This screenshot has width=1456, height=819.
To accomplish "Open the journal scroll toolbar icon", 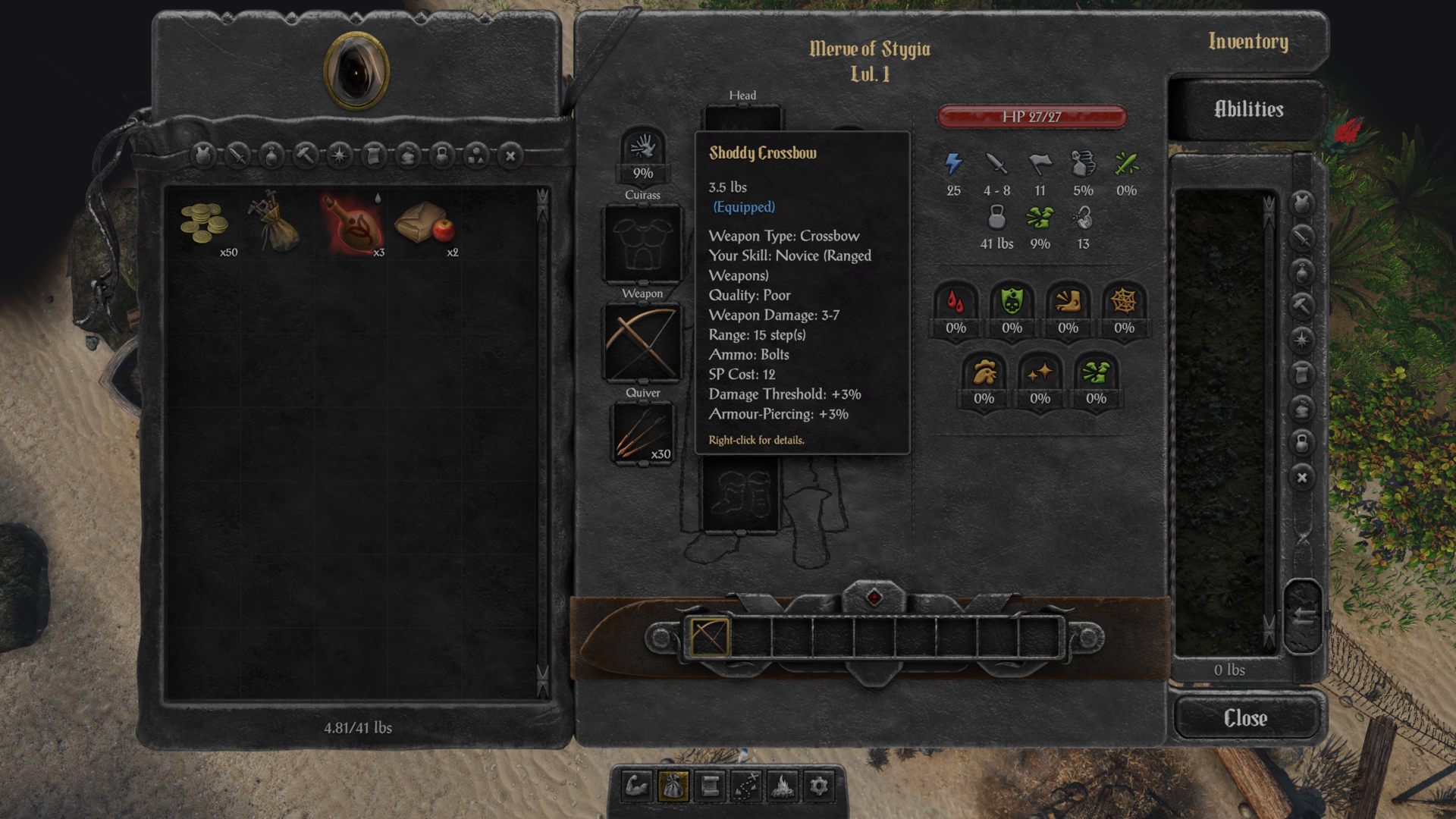I will point(710,786).
